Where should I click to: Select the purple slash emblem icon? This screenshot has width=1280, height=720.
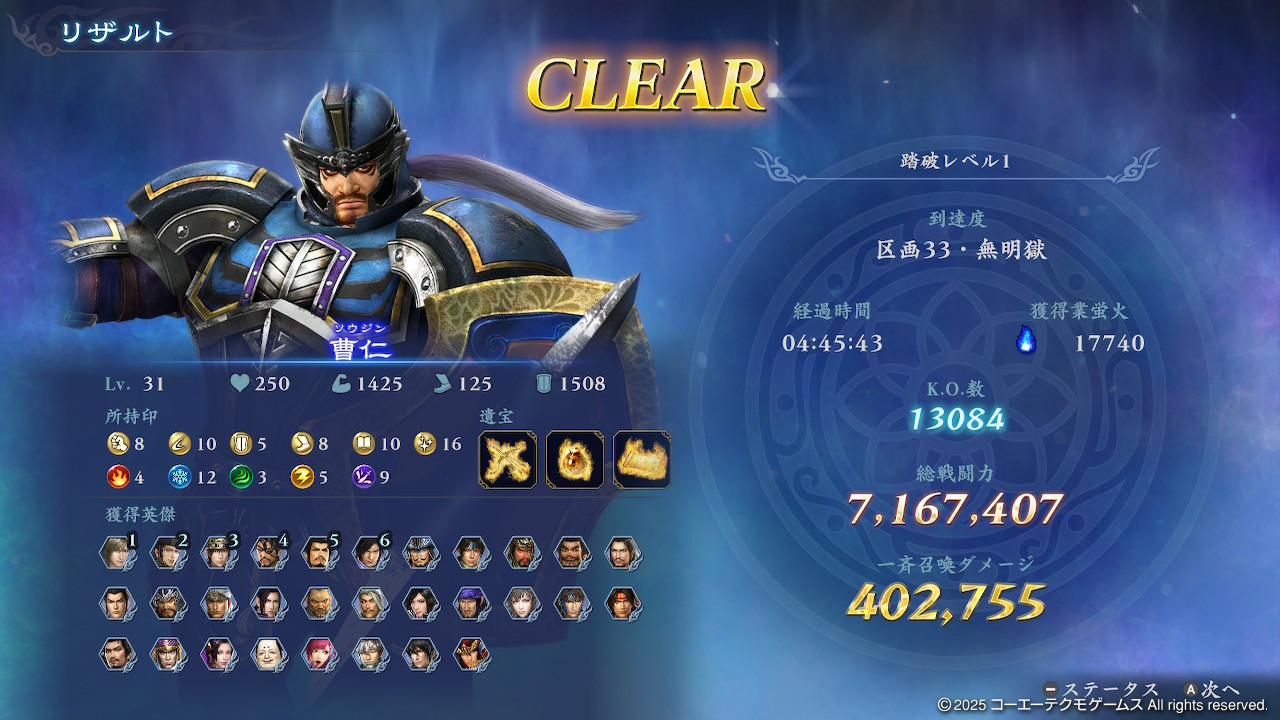click(x=363, y=477)
